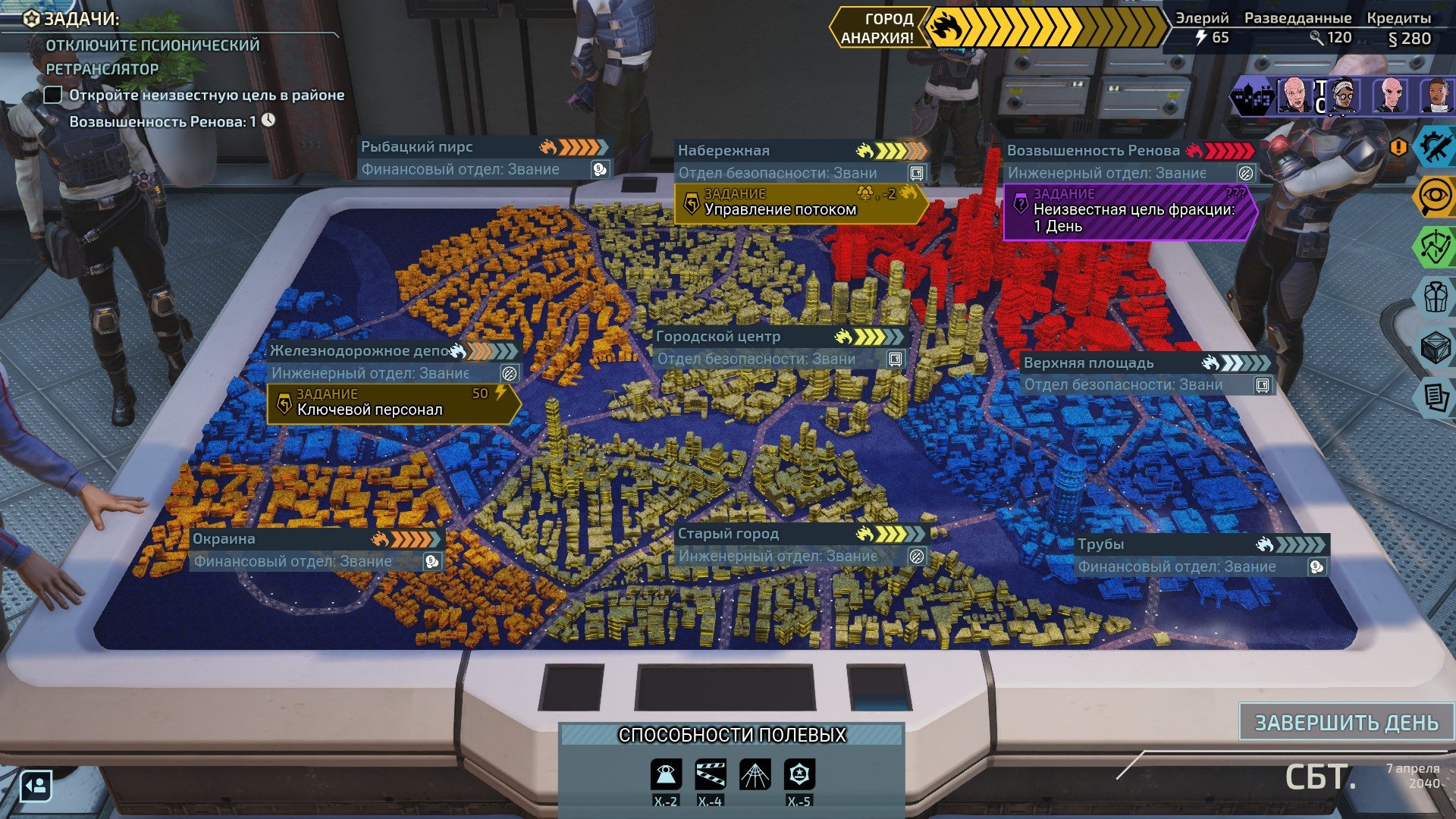Activate the eye-and-cone field team ability

pos(665,775)
